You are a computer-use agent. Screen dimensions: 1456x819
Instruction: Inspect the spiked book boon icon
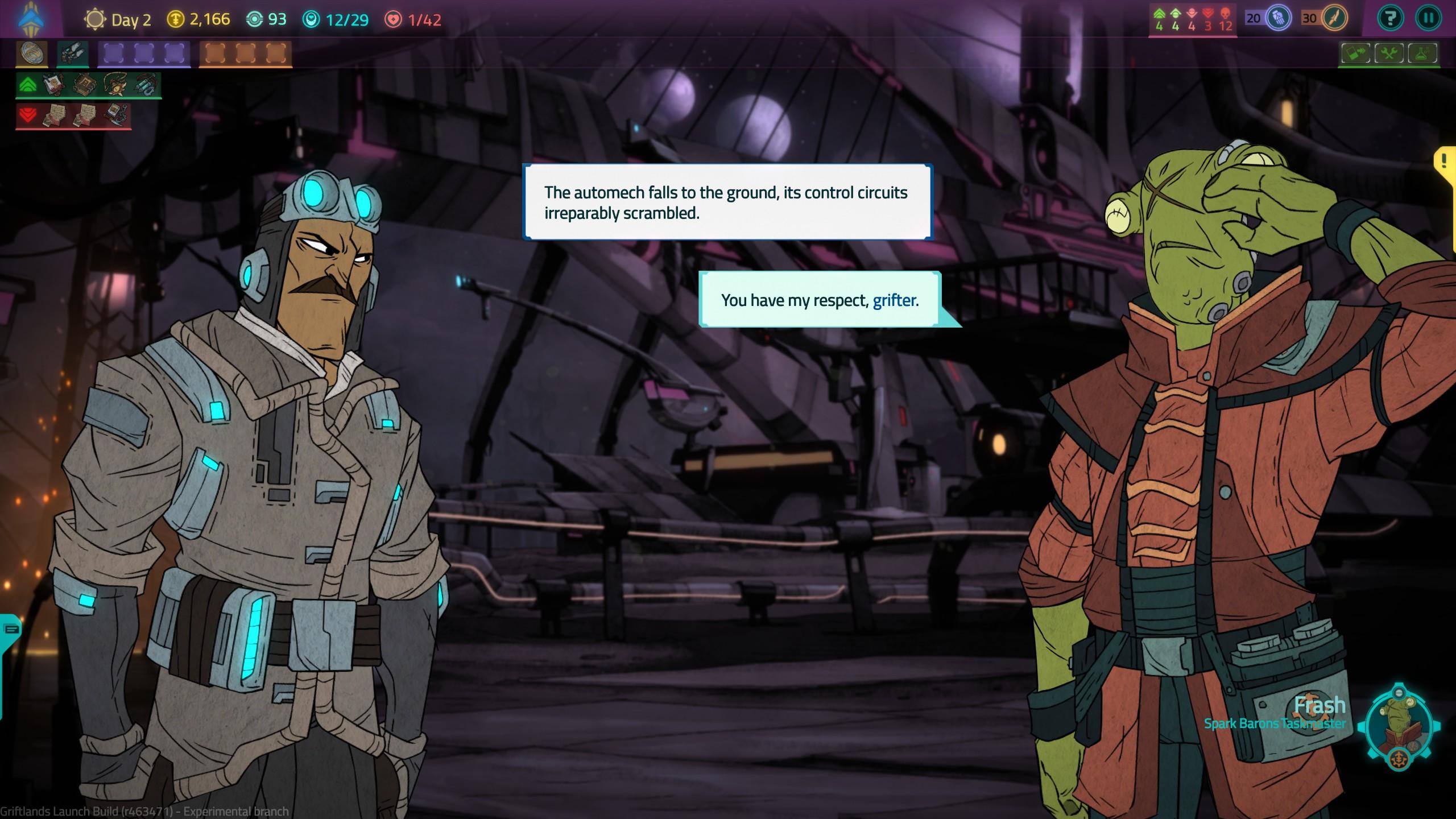click(84, 85)
